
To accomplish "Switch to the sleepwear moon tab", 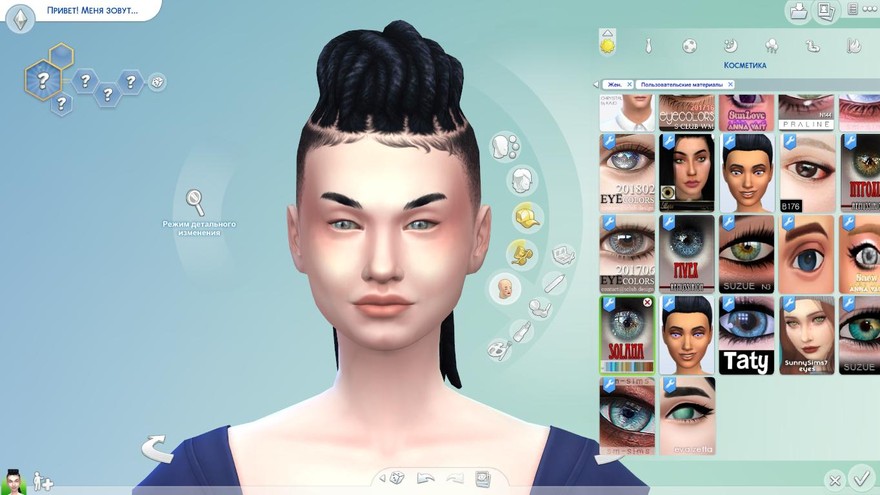I will (x=730, y=45).
